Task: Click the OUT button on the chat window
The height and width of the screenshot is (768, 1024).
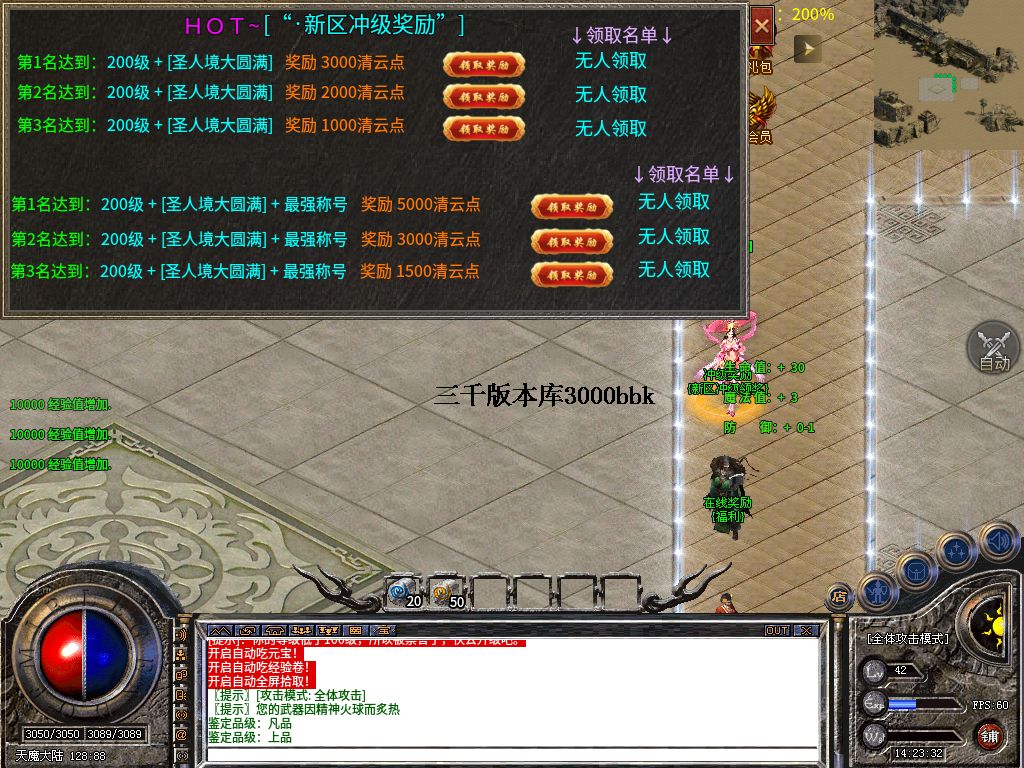Action: click(777, 631)
